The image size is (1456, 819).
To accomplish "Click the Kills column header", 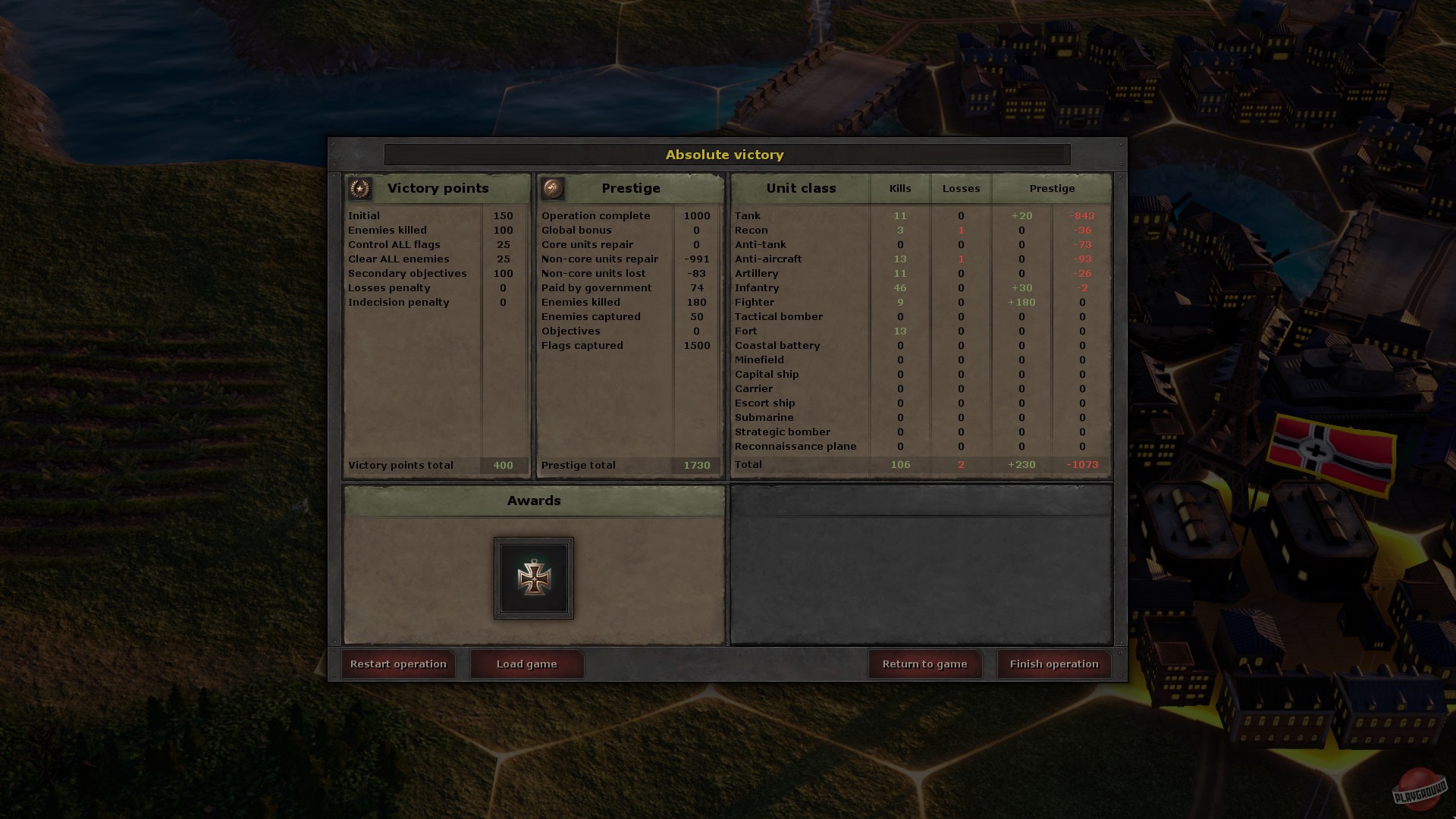I will pyautogui.click(x=899, y=188).
